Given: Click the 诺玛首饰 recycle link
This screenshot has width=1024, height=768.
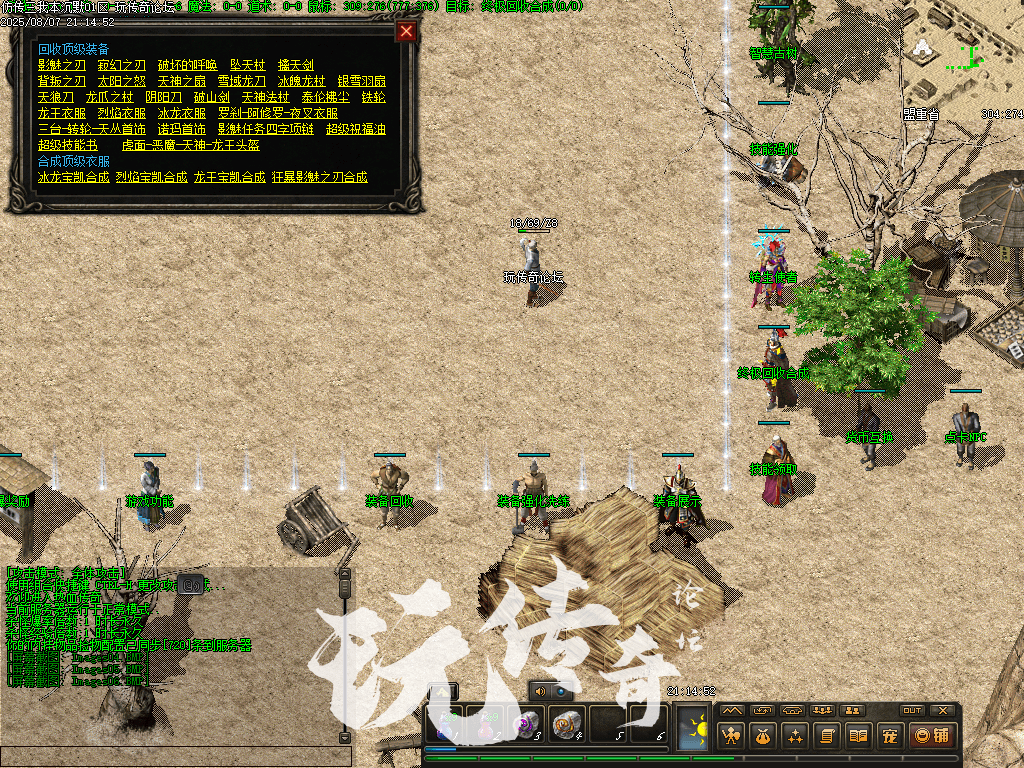Looking at the screenshot, I should click(x=182, y=129).
